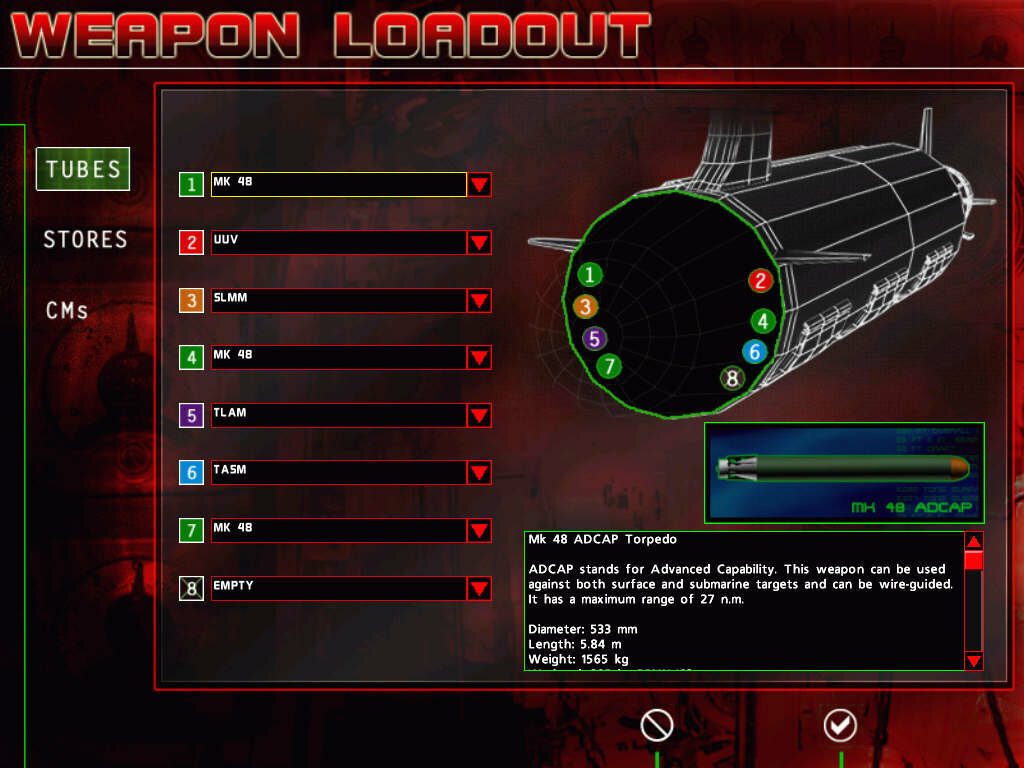Select the blue tube 6 circle on diagram
The height and width of the screenshot is (768, 1024).
coord(755,351)
